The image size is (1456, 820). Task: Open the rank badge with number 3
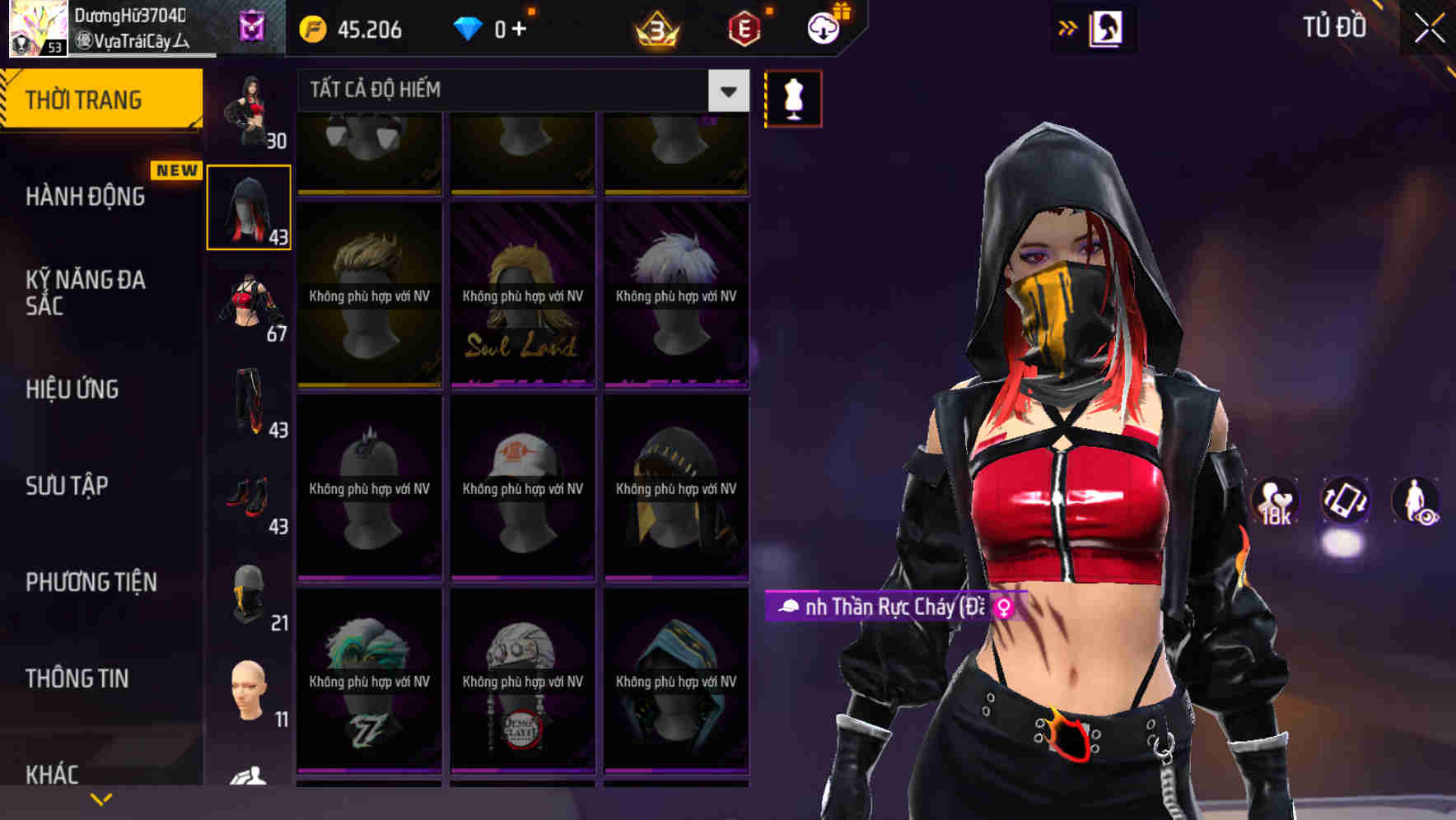tap(655, 29)
